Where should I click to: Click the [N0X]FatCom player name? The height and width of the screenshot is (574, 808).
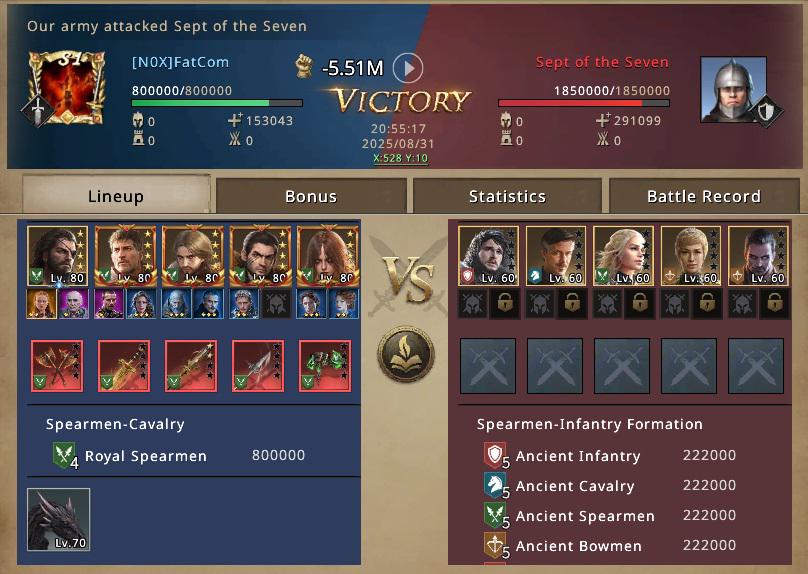coord(180,62)
